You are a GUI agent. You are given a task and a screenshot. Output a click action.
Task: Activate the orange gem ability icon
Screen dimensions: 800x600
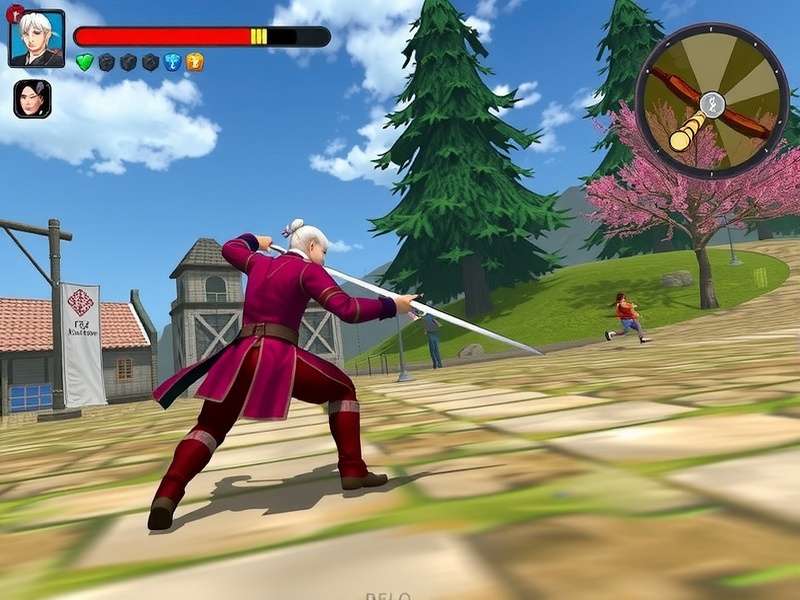coord(195,62)
